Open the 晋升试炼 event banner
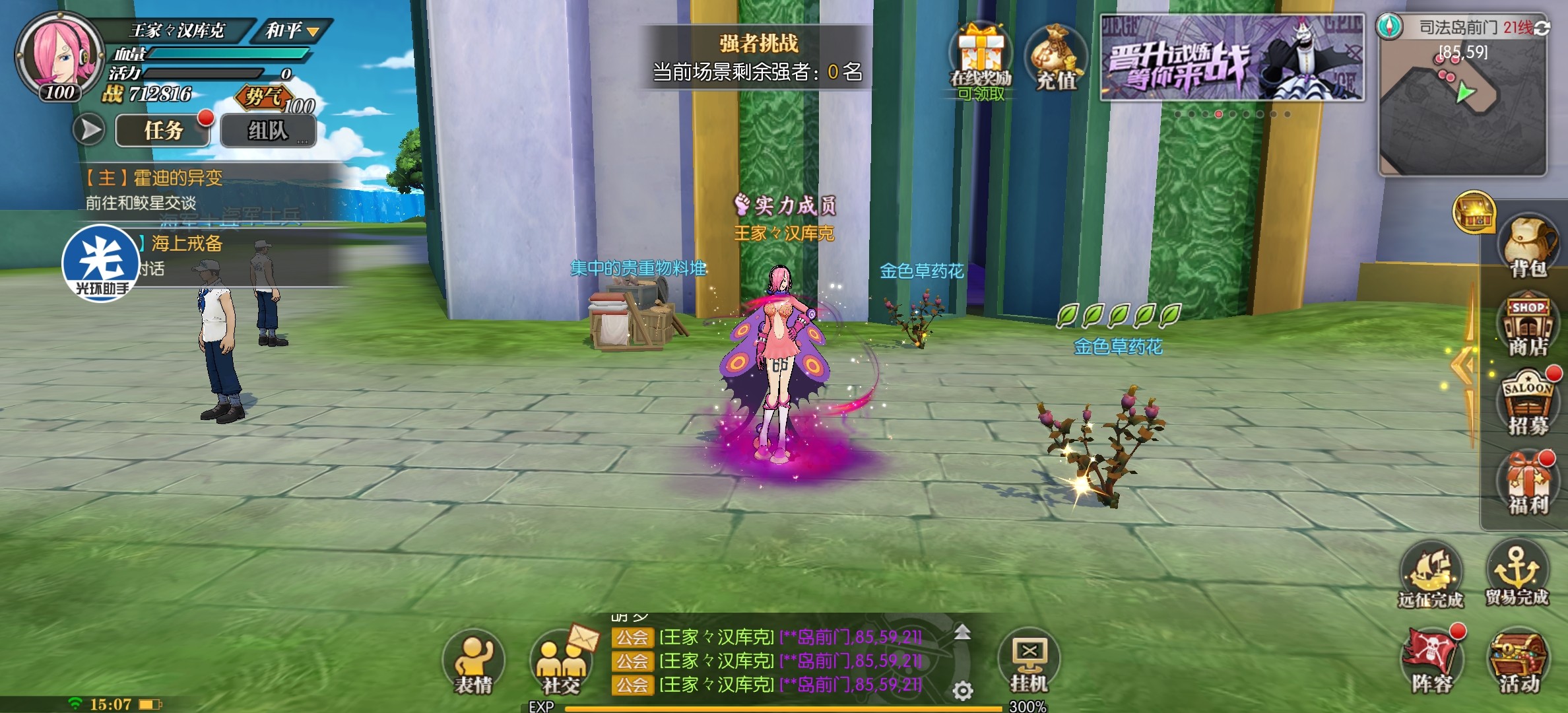Screen dimensions: 1568x713 tap(1231, 58)
